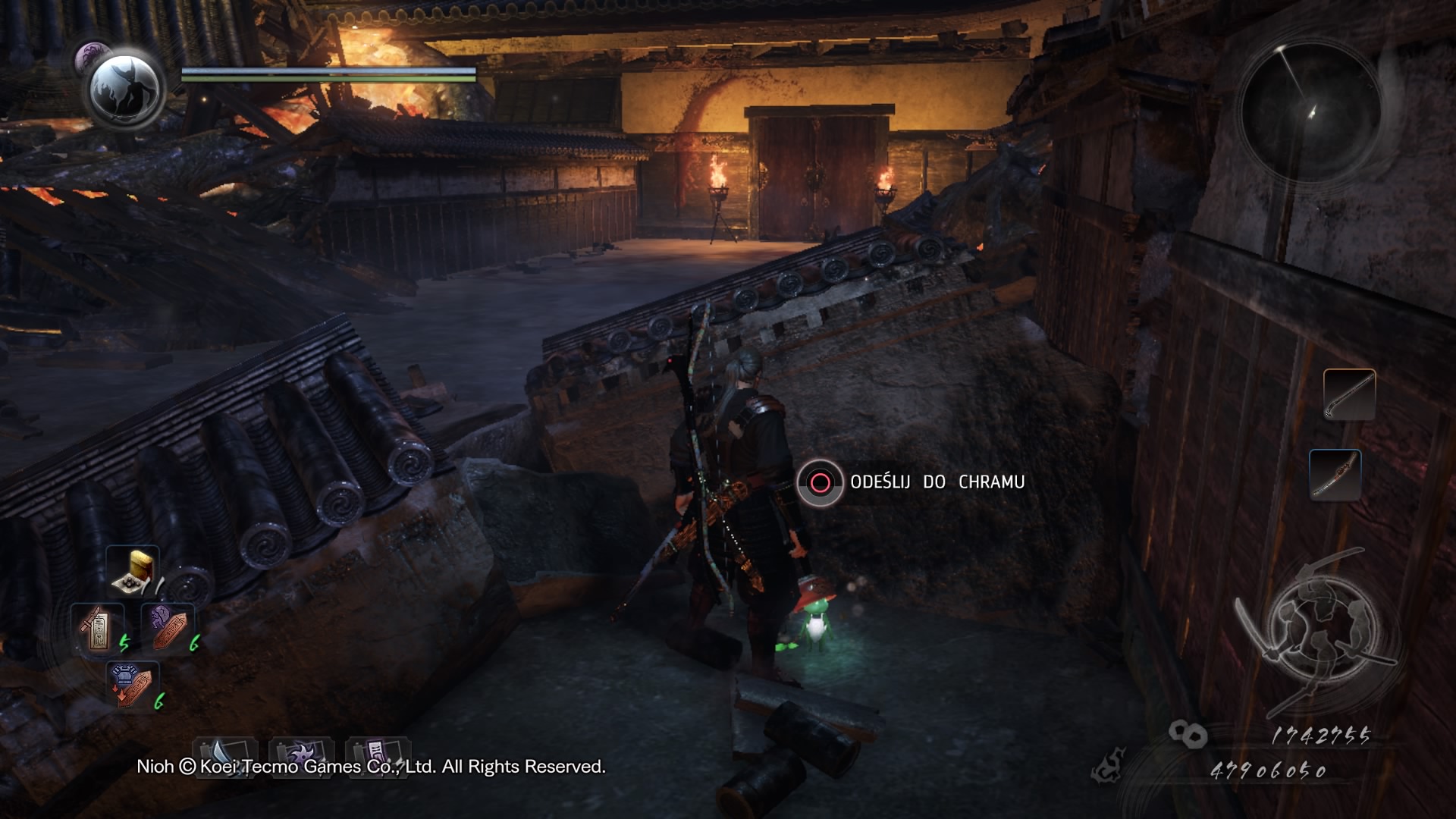This screenshot has width=1456, height=819.
Task: Click the guardian spirit orb icon
Action: tap(125, 89)
